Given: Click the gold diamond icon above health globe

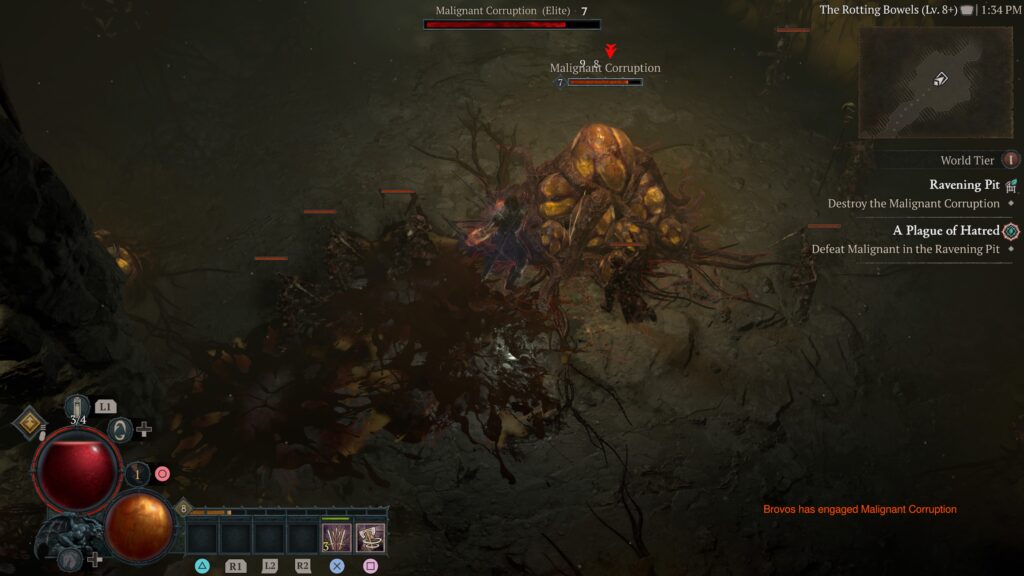Looking at the screenshot, I should coord(29,425).
